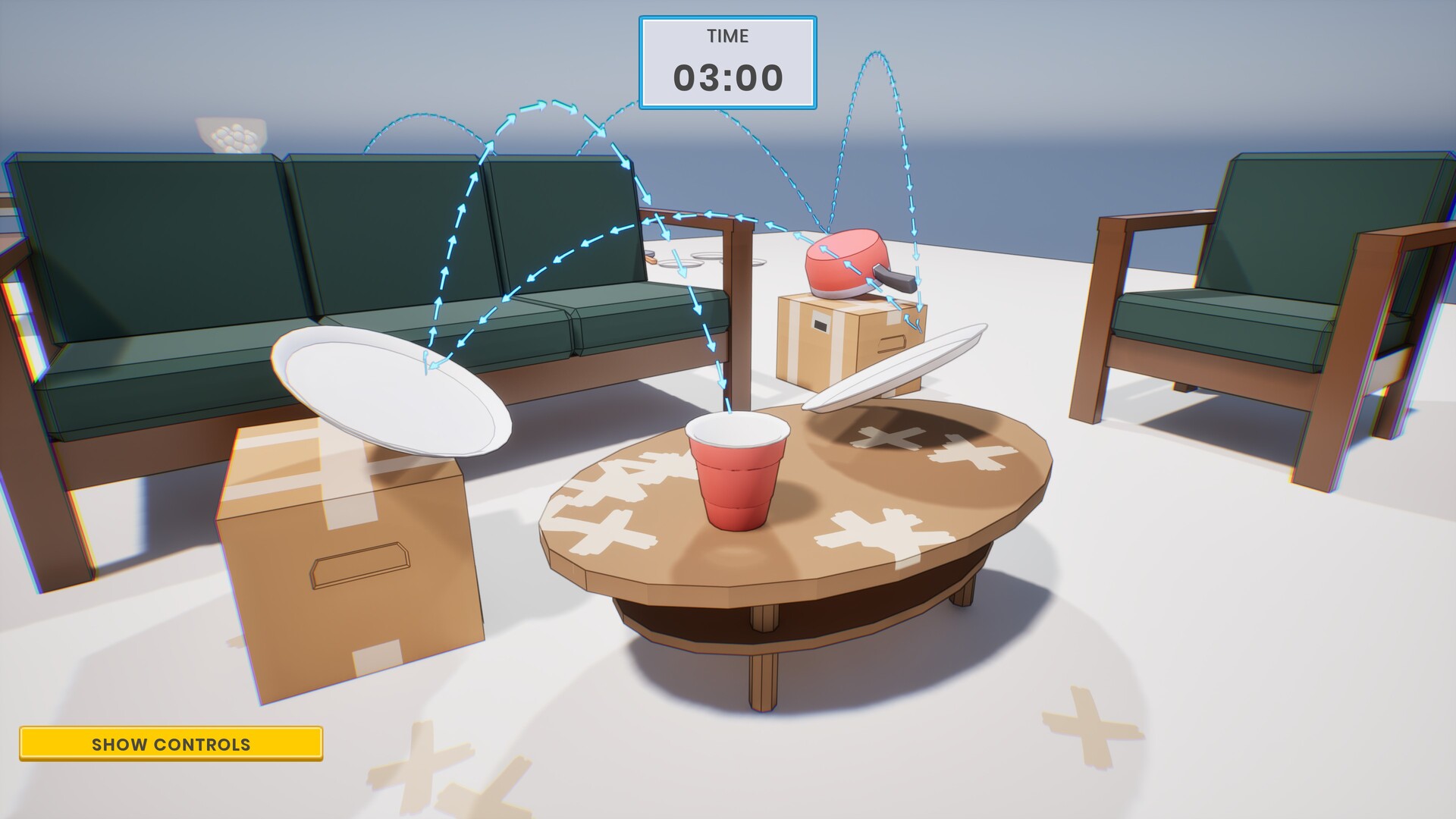Click the 03:00 timer text
Screen dimensions: 1456x819
[x=727, y=75]
